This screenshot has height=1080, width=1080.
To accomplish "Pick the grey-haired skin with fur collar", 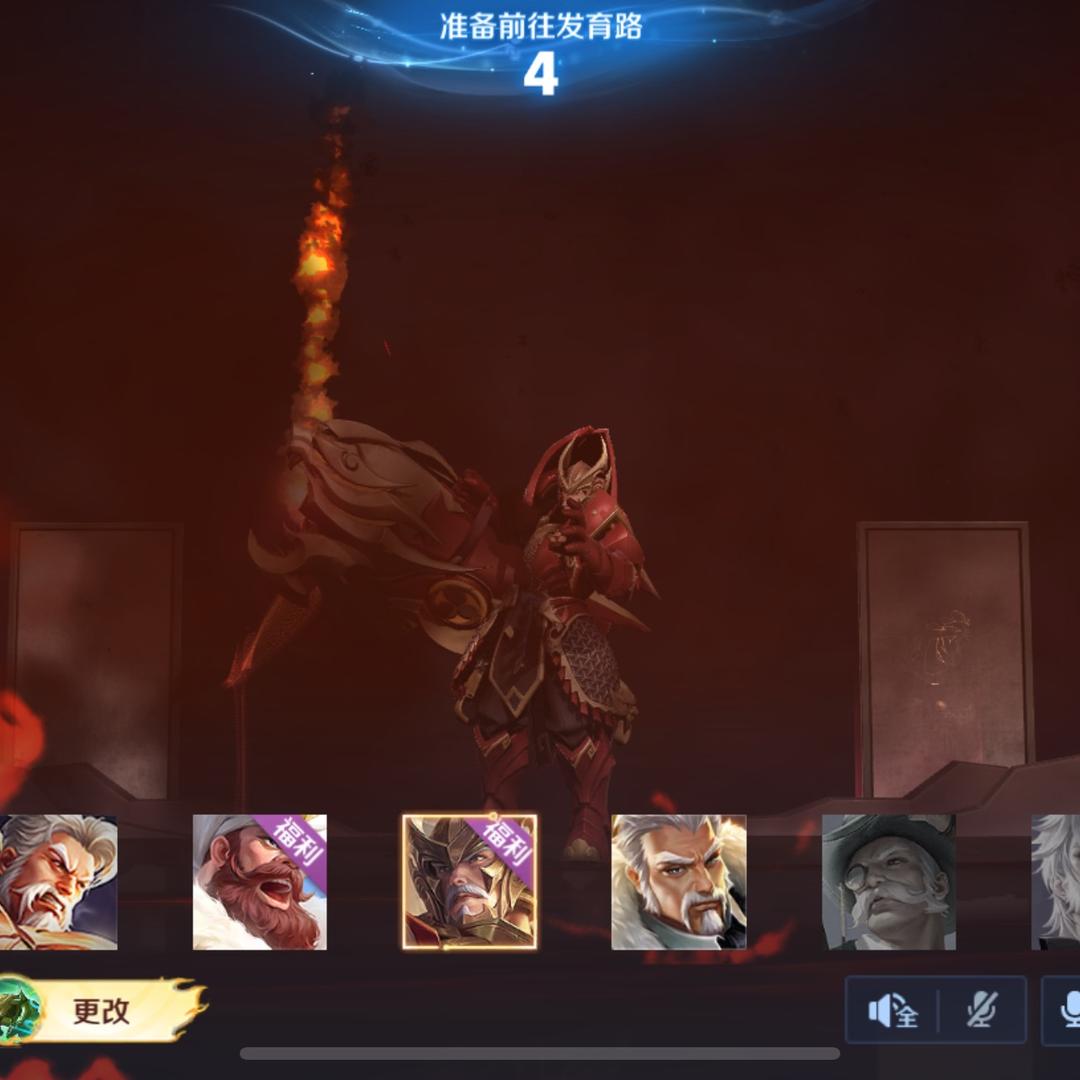I will pos(679,882).
